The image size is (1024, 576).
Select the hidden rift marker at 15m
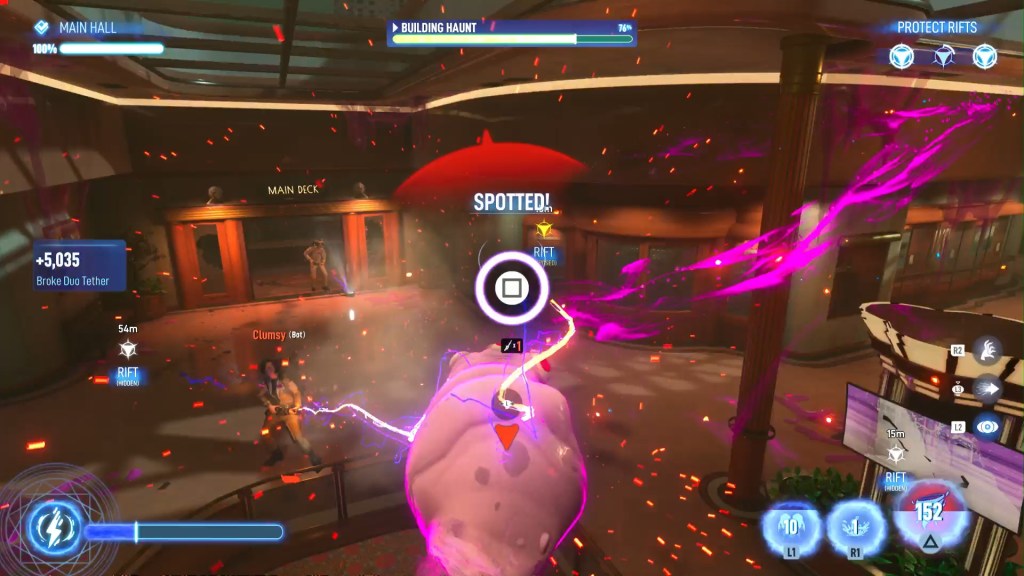[896, 455]
